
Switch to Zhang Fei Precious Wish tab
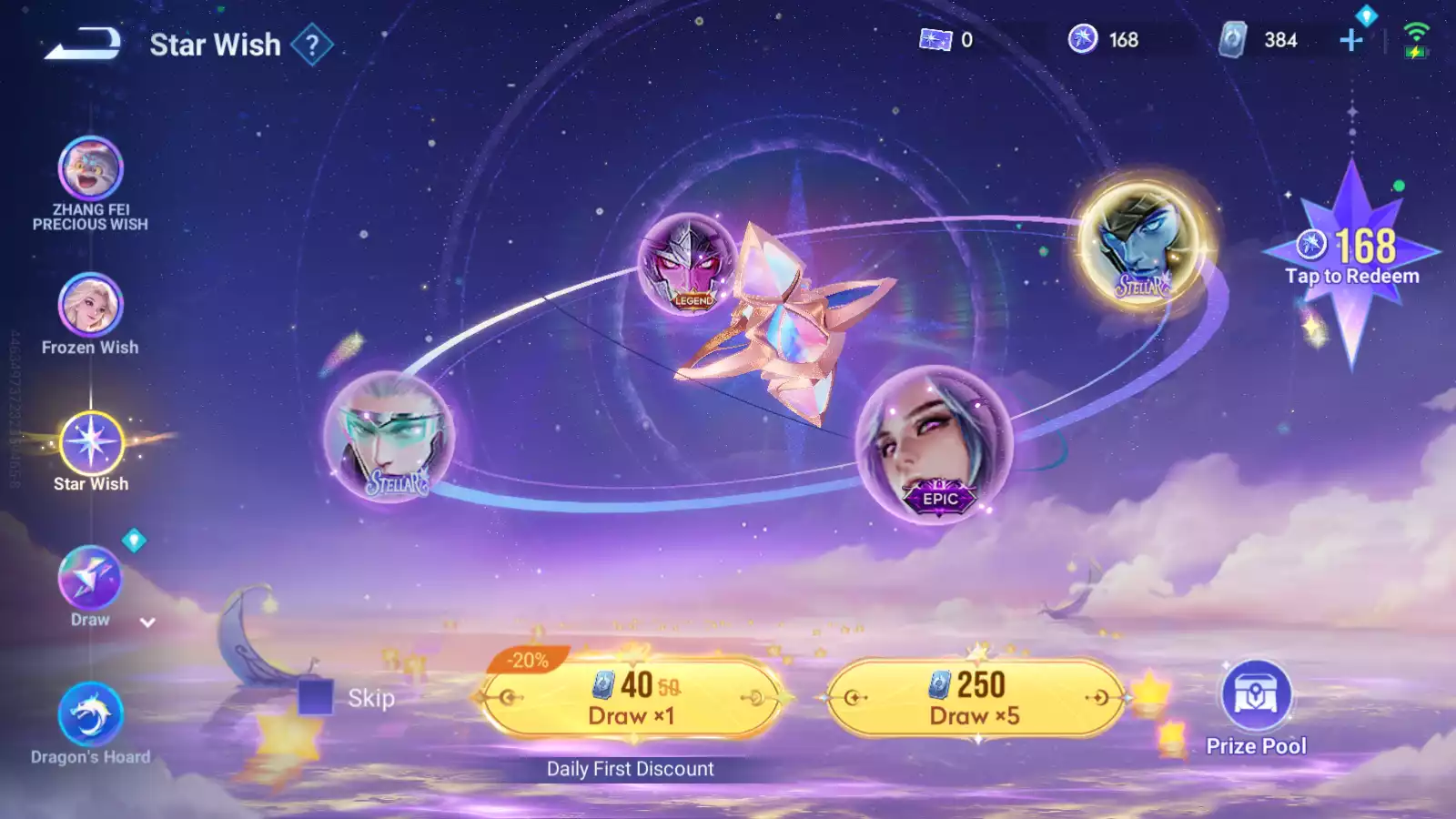(90, 169)
